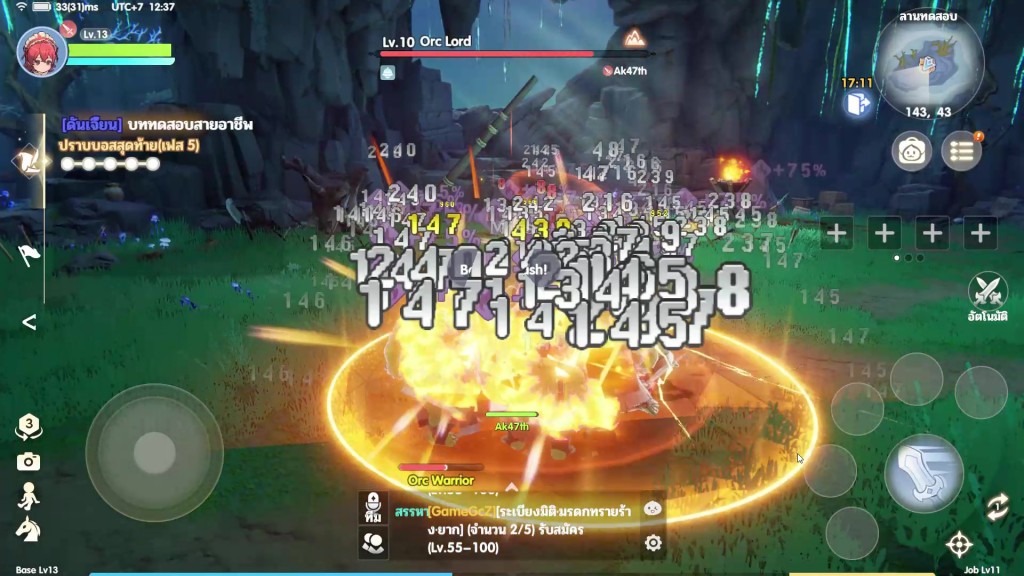Screen dimensions: 1024x576
Task: Open the chat emoji face button
Action: click(x=652, y=508)
